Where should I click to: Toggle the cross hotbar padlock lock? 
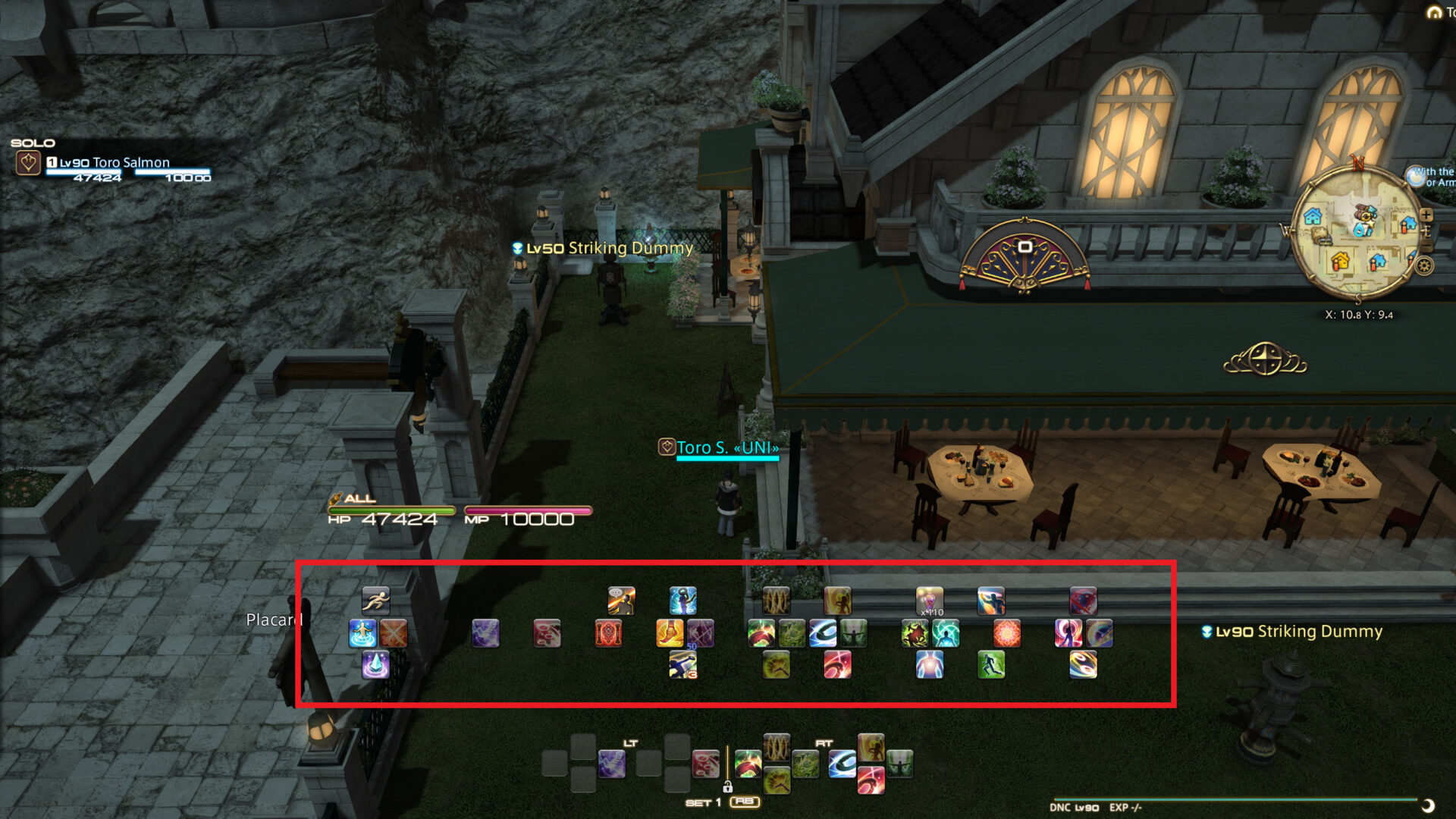click(728, 787)
